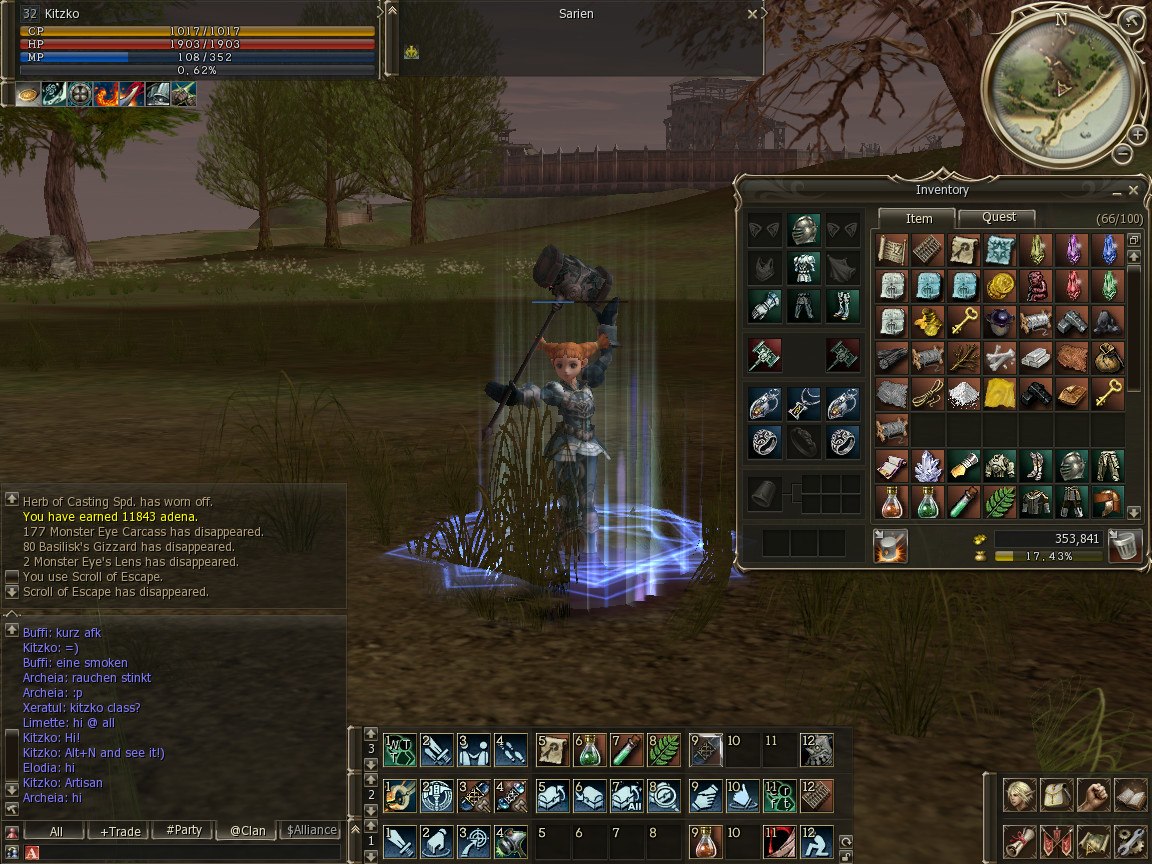Activate the sword attack skill in slot 1
This screenshot has height=864, width=1152.
[399, 841]
